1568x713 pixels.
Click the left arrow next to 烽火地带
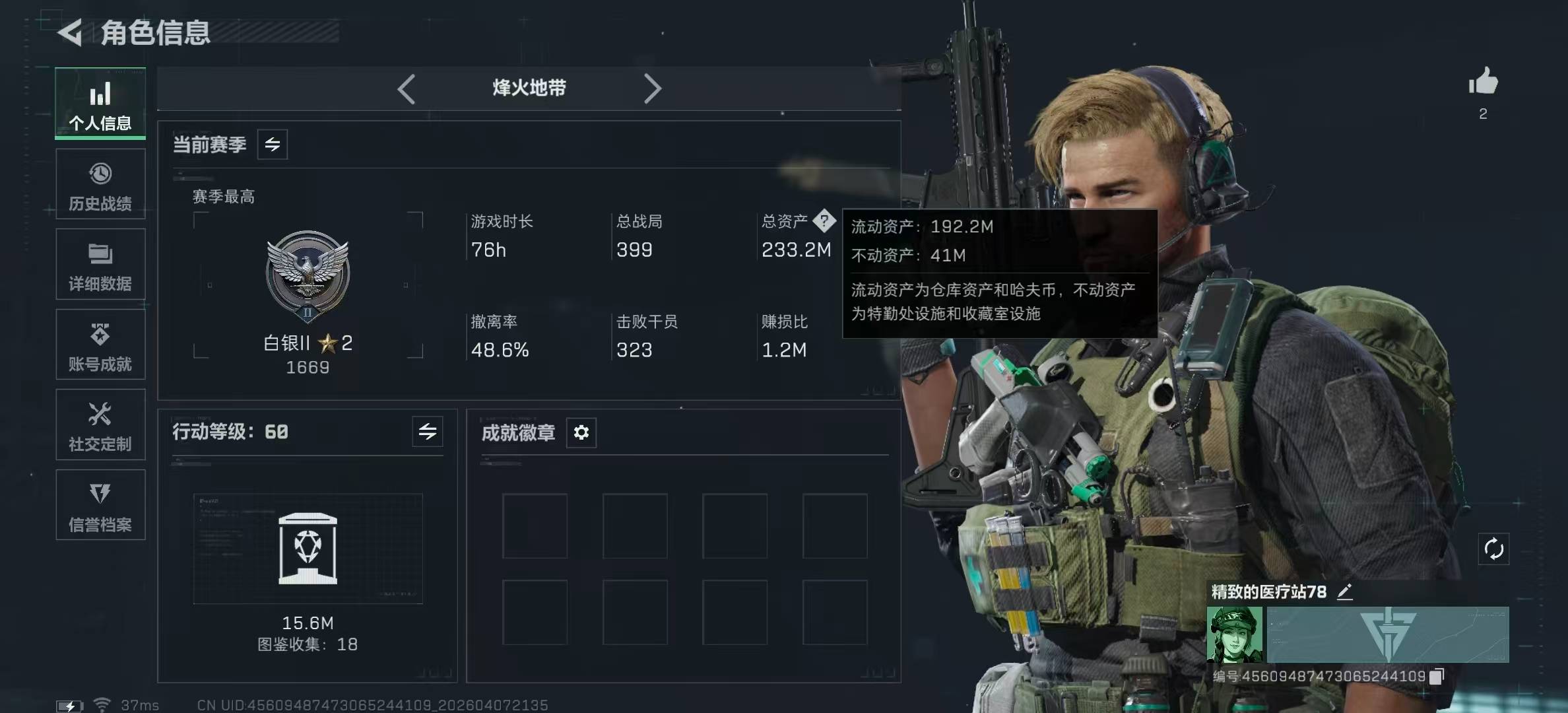pos(407,88)
